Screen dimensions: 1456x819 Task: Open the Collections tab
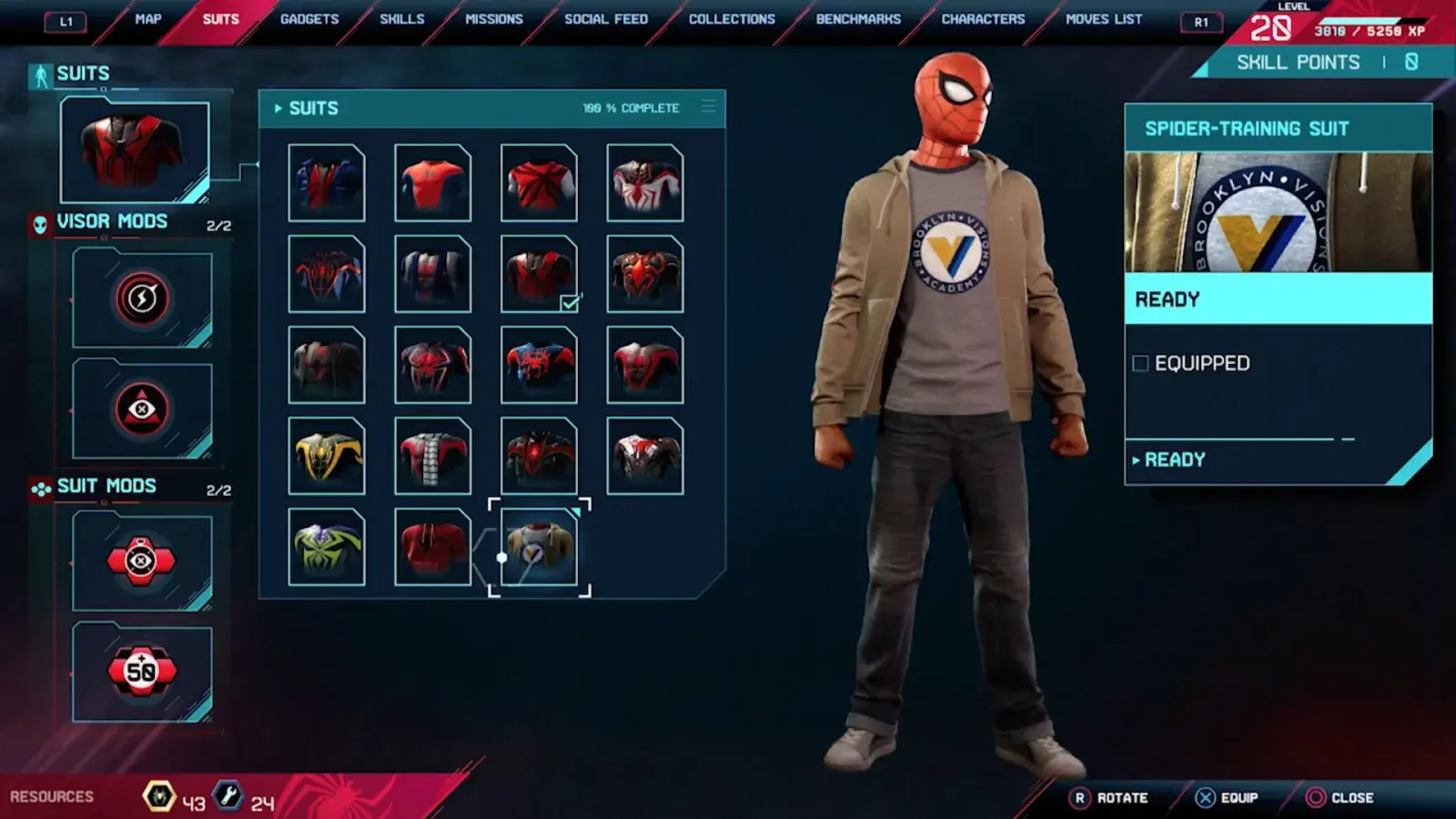point(732,19)
